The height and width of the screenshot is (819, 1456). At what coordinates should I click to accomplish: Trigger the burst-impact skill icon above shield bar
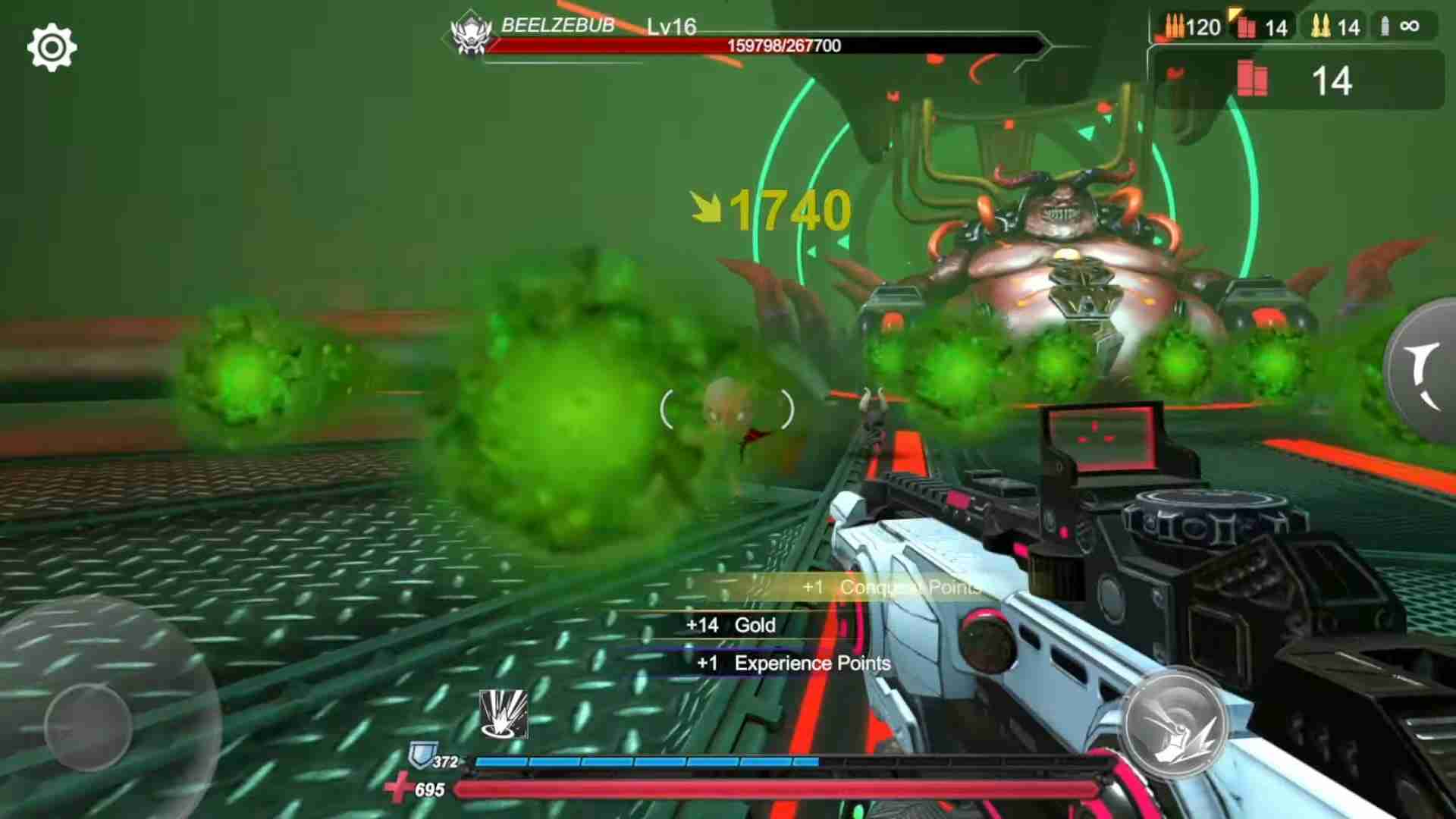coord(504,714)
